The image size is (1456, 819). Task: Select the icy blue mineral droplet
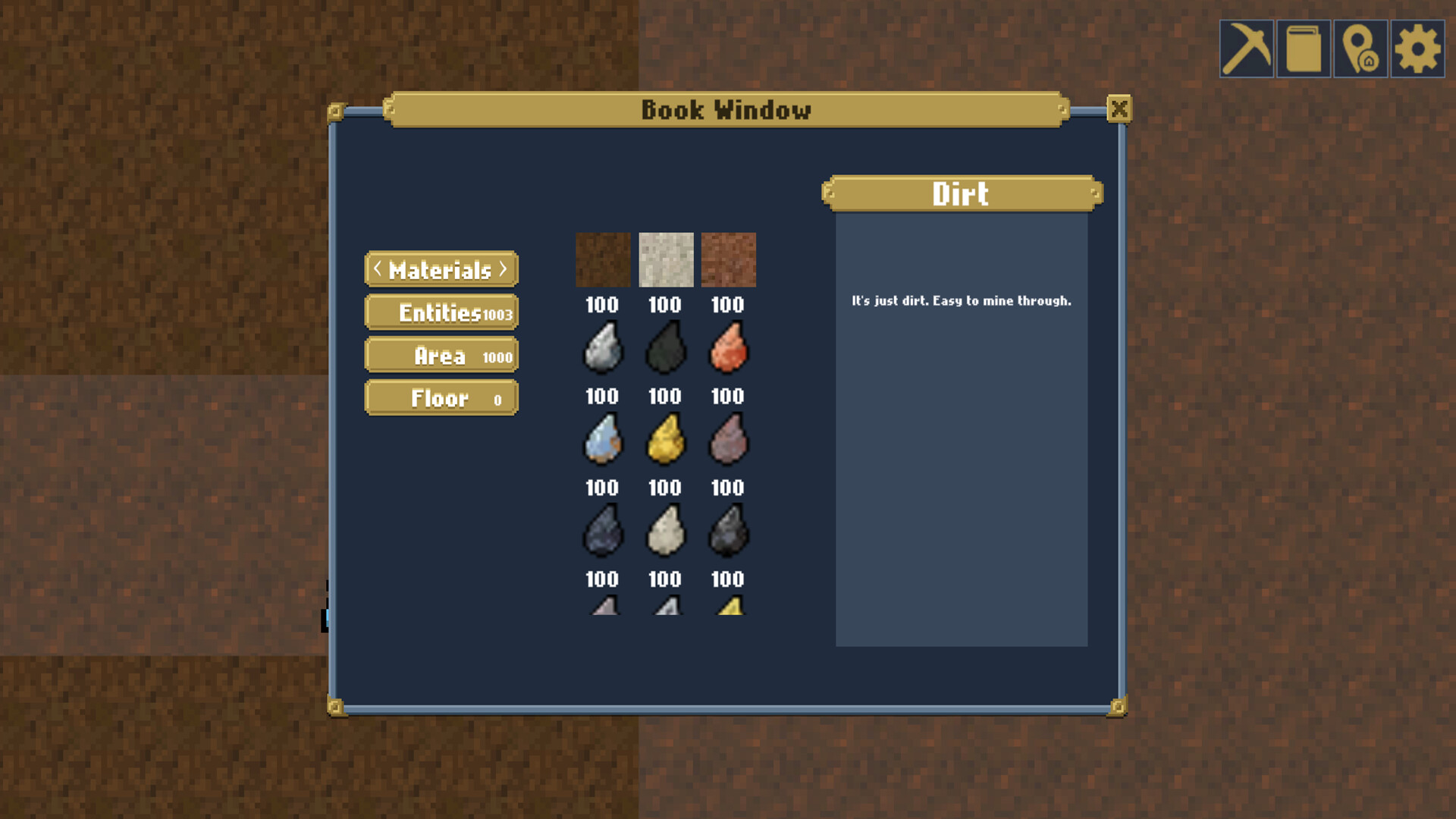[x=602, y=438]
